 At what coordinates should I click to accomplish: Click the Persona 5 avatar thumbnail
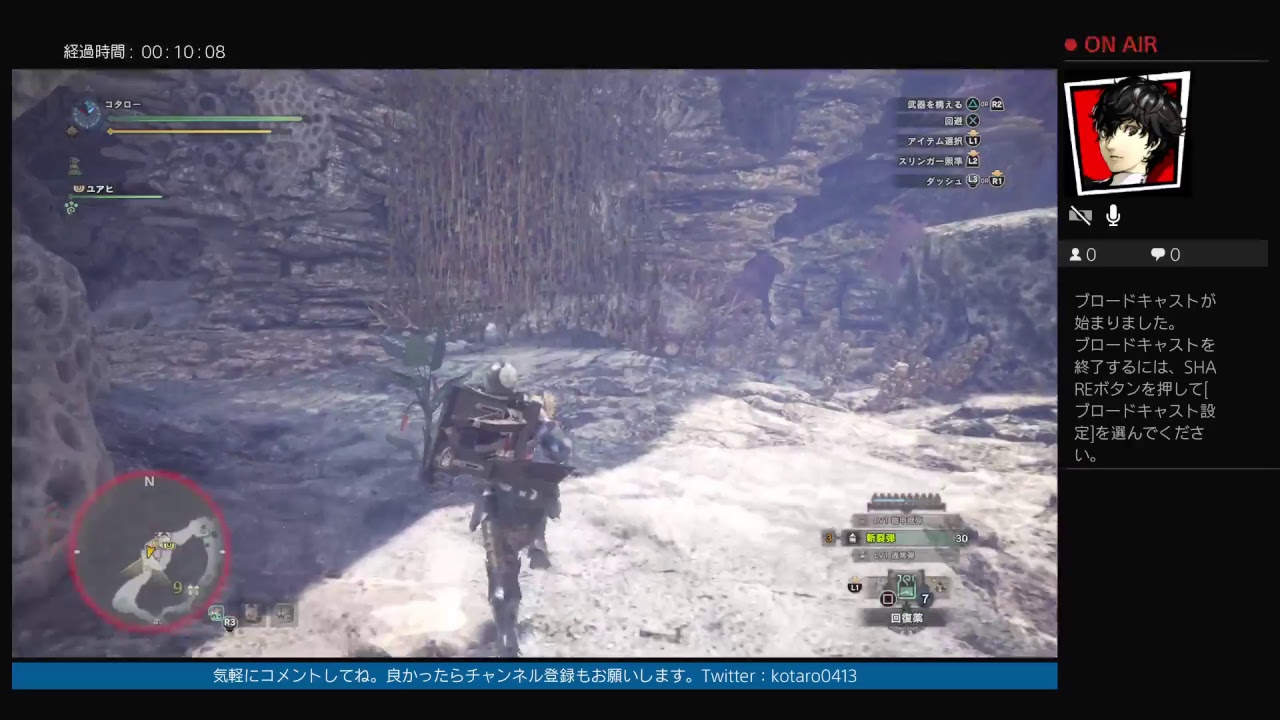[x=1127, y=131]
